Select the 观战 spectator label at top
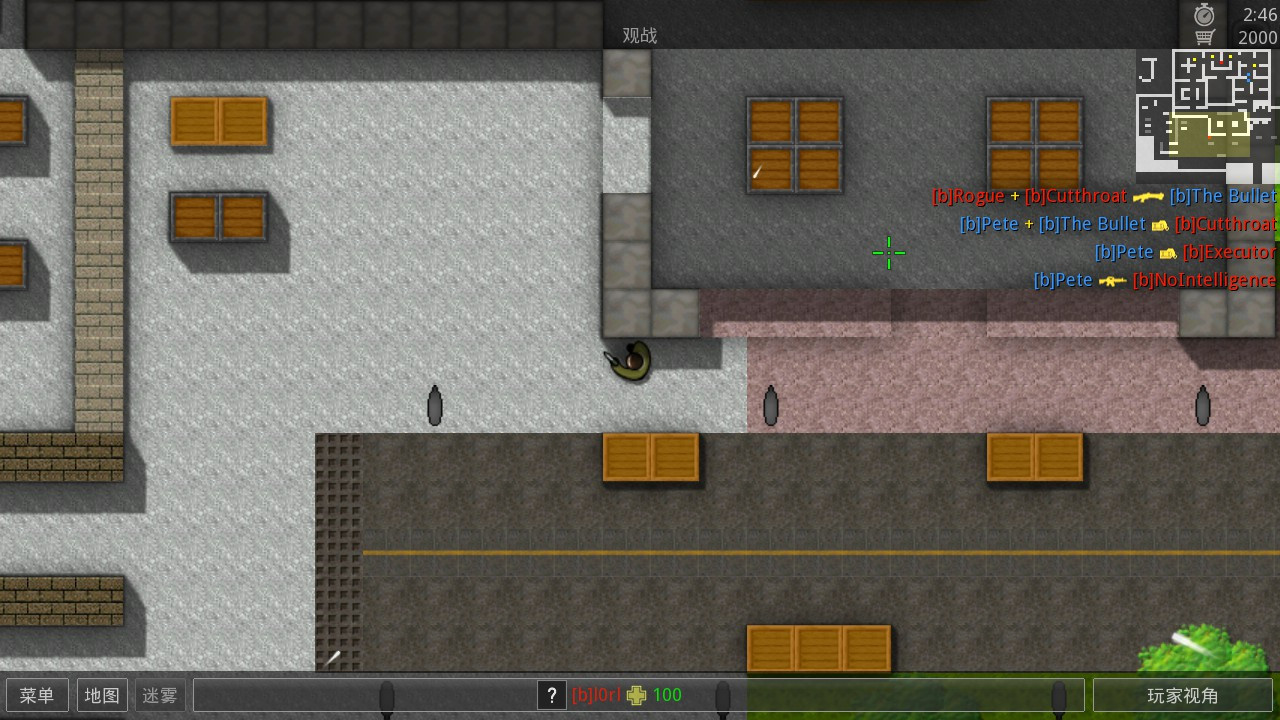Image resolution: width=1280 pixels, height=720 pixels. (639, 35)
